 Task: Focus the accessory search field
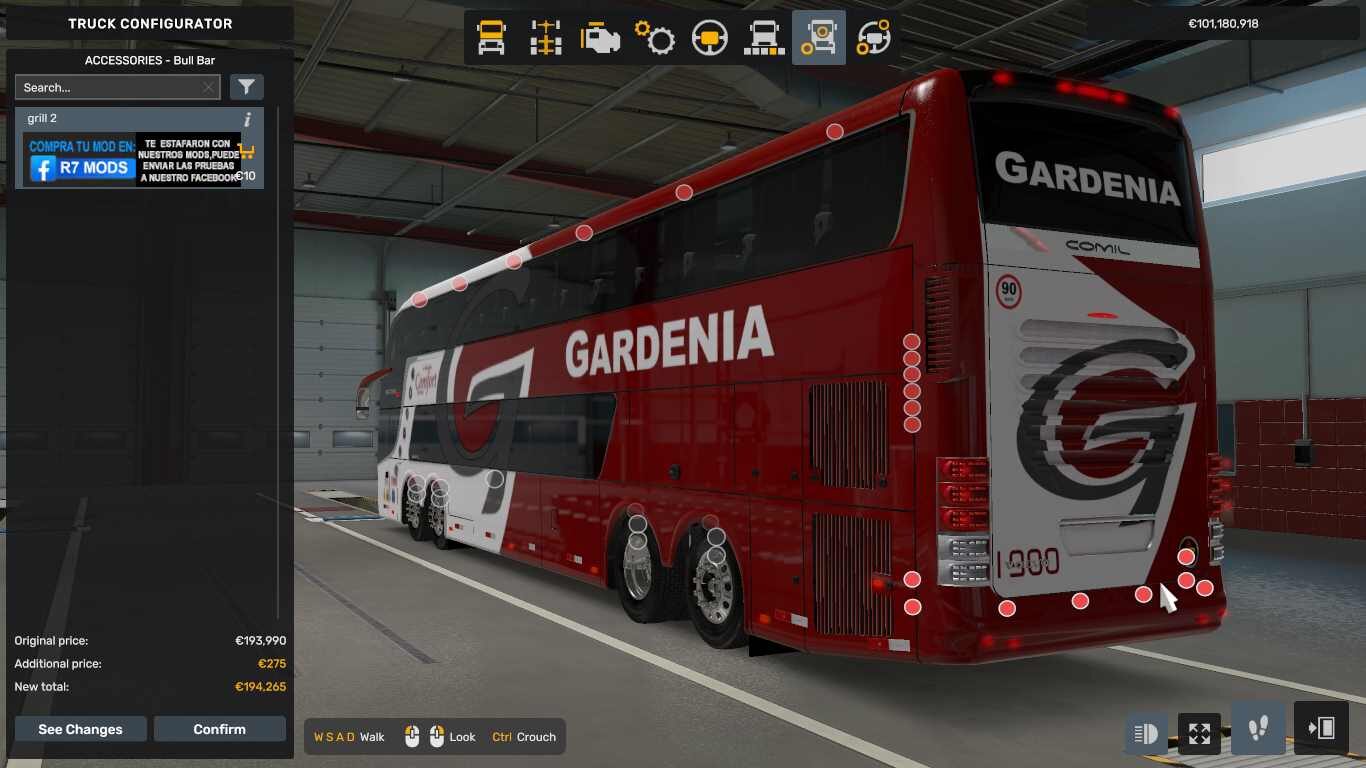(x=108, y=87)
